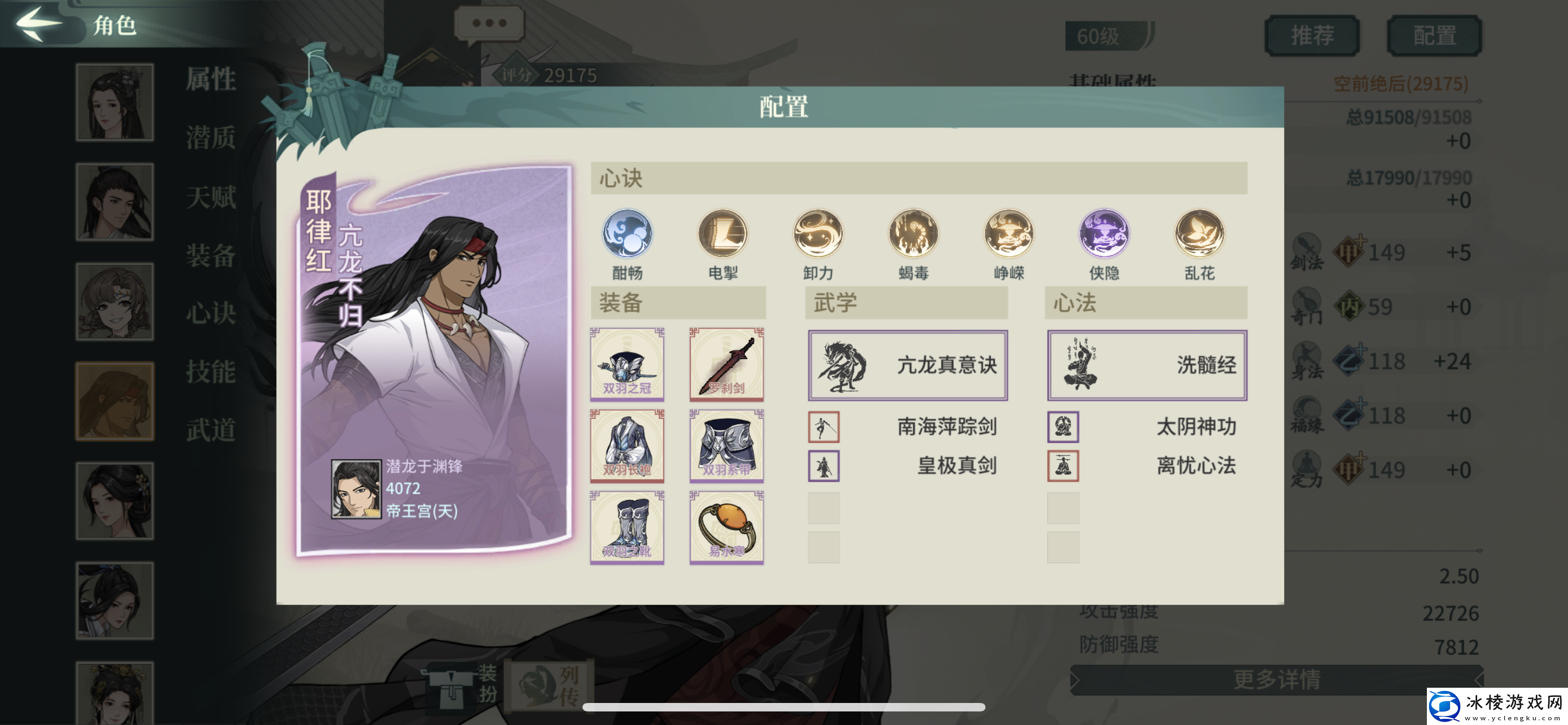This screenshot has width=1568, height=725.
Task: Click the 列传 button at bottom
Action: tap(548, 685)
